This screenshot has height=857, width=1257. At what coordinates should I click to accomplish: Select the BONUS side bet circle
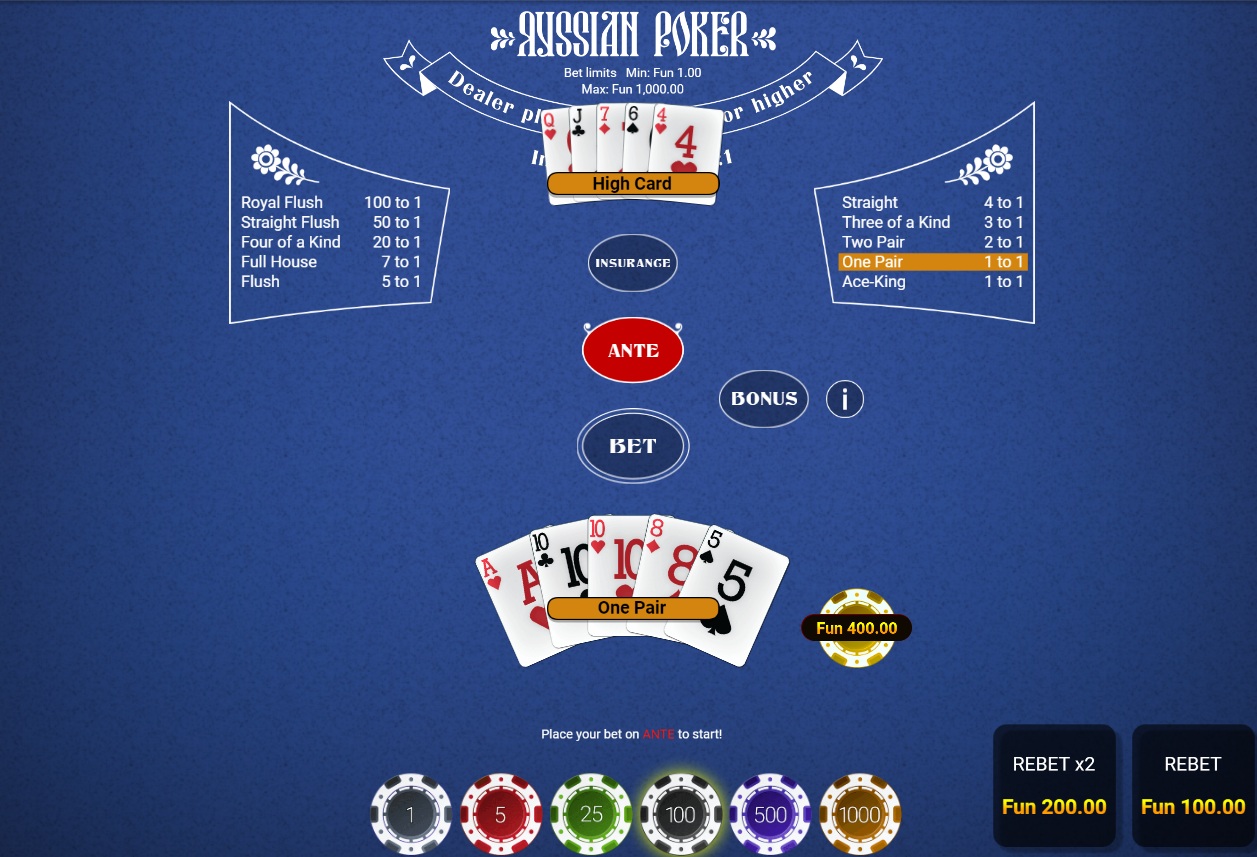click(764, 398)
